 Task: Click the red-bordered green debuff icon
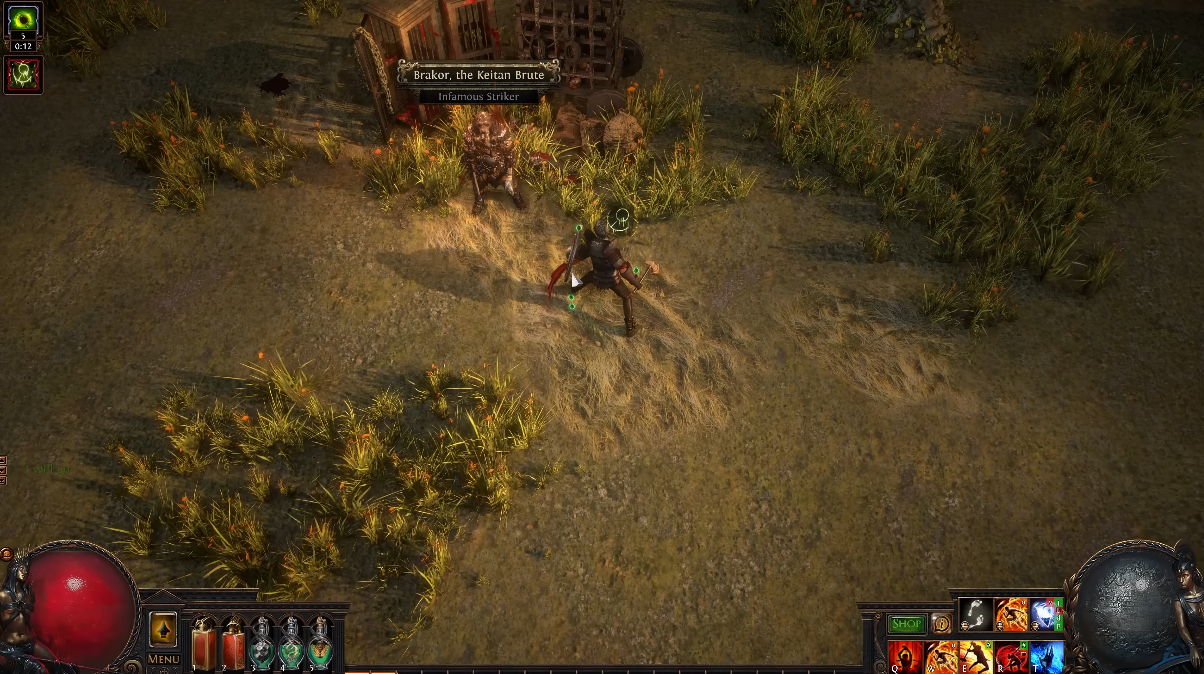tap(23, 74)
